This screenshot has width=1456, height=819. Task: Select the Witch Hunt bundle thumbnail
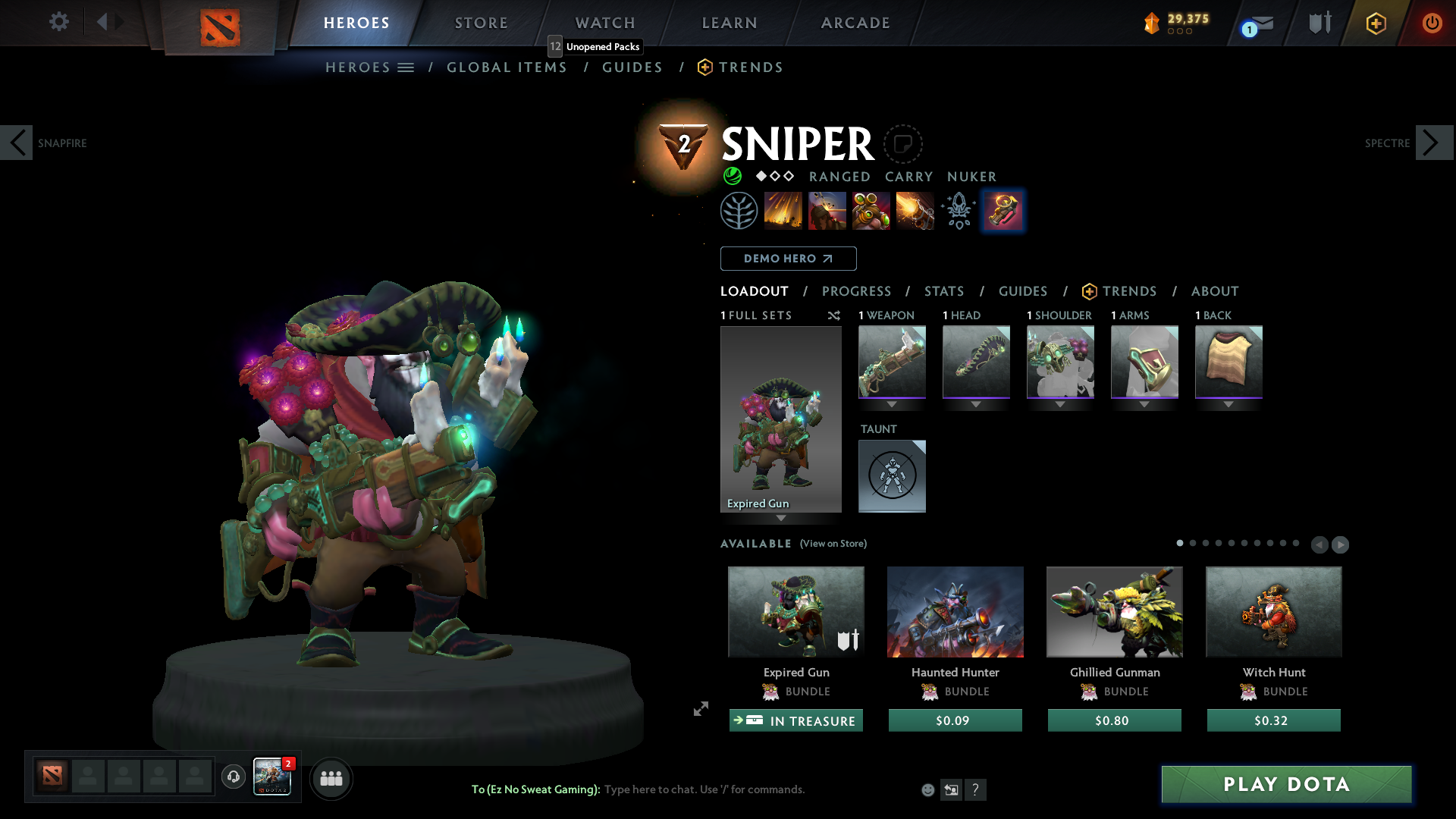coord(1273,612)
